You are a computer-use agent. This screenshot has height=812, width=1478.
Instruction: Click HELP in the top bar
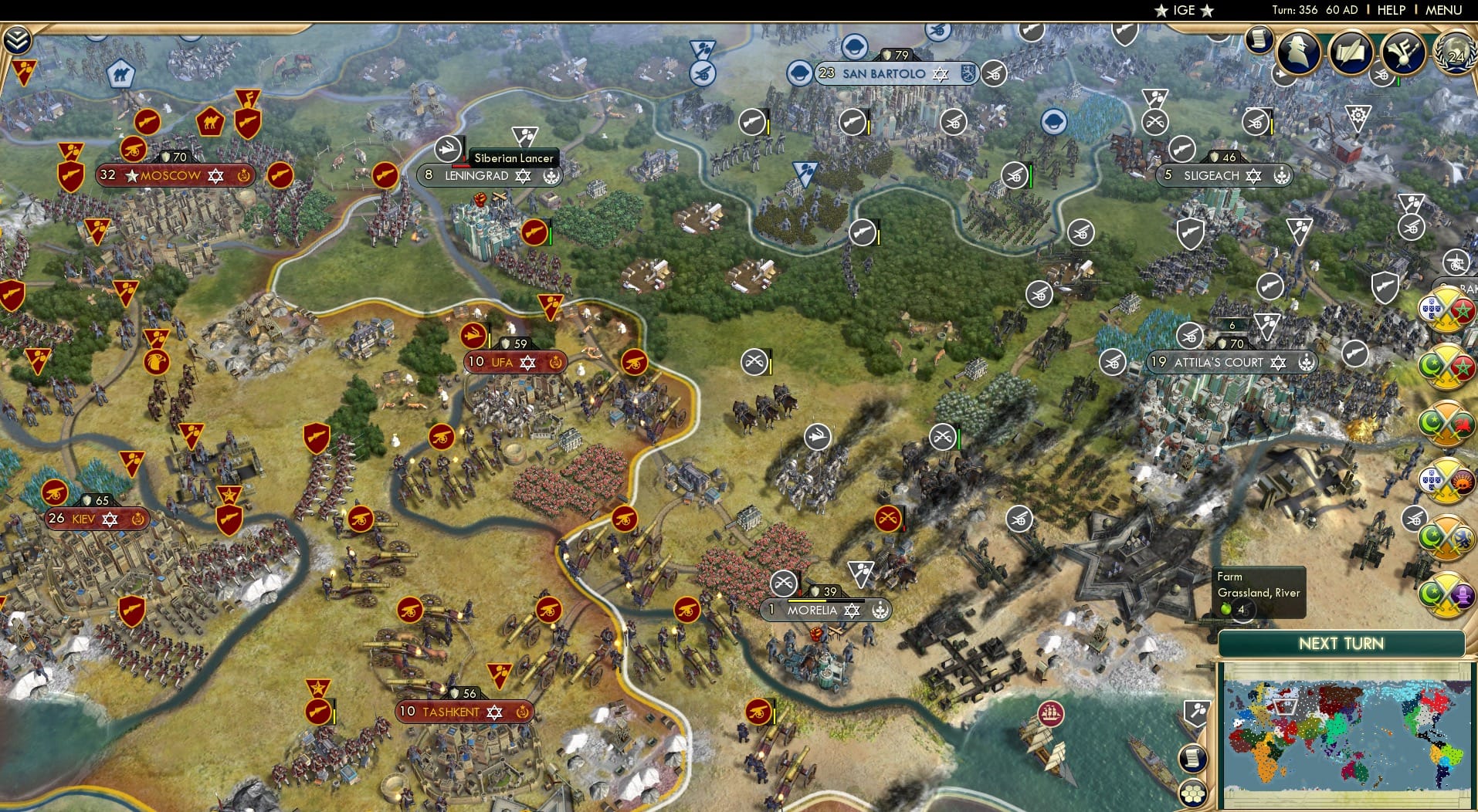tap(1391, 10)
